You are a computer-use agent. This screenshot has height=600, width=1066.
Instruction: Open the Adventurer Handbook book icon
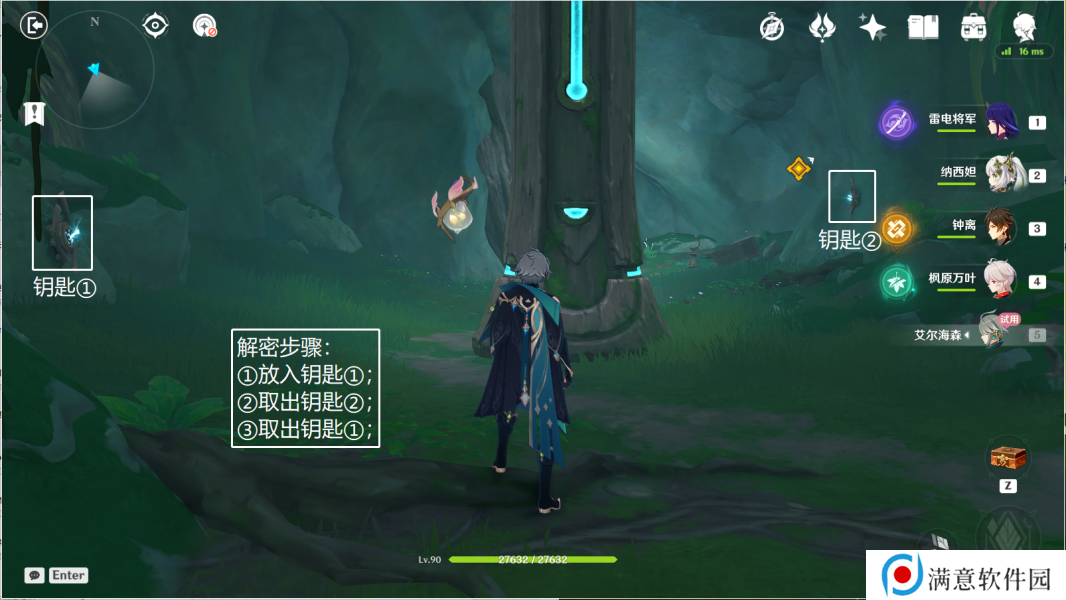pos(922,27)
